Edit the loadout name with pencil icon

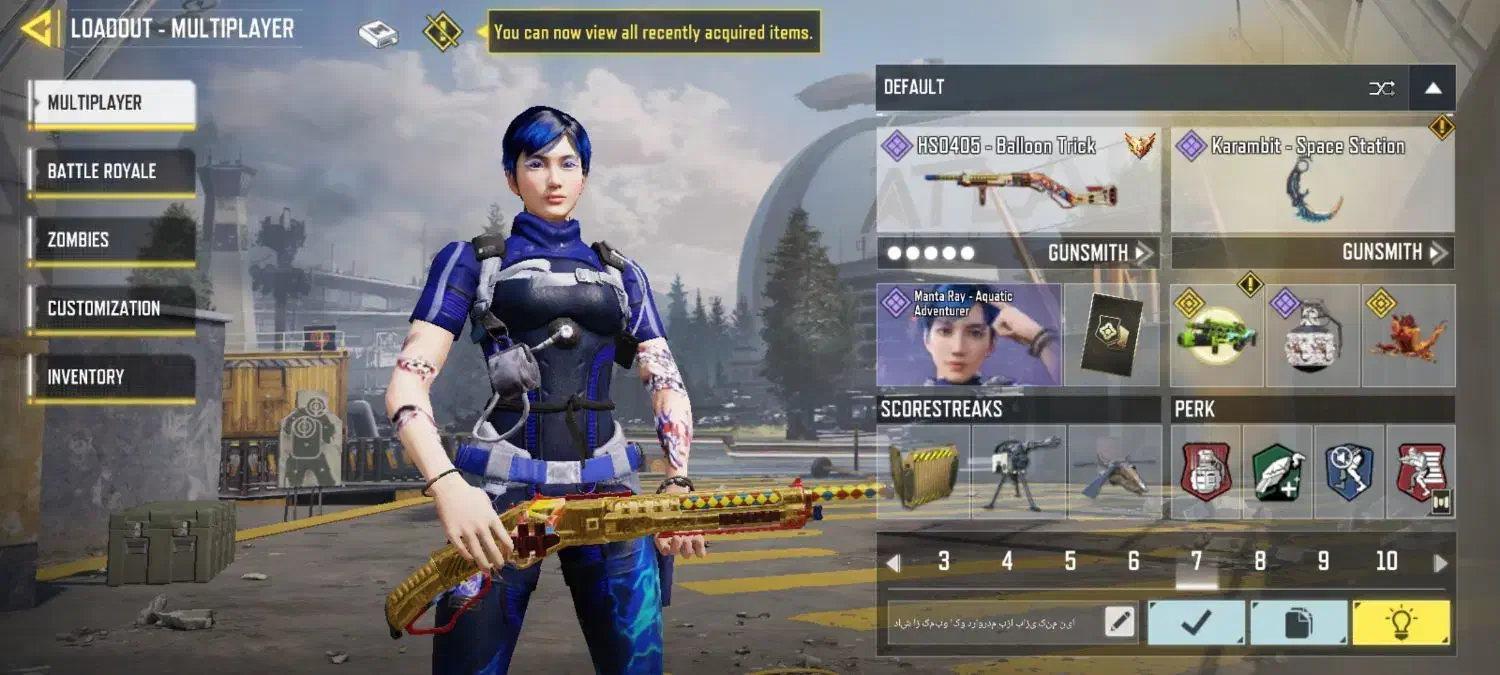(x=1120, y=623)
